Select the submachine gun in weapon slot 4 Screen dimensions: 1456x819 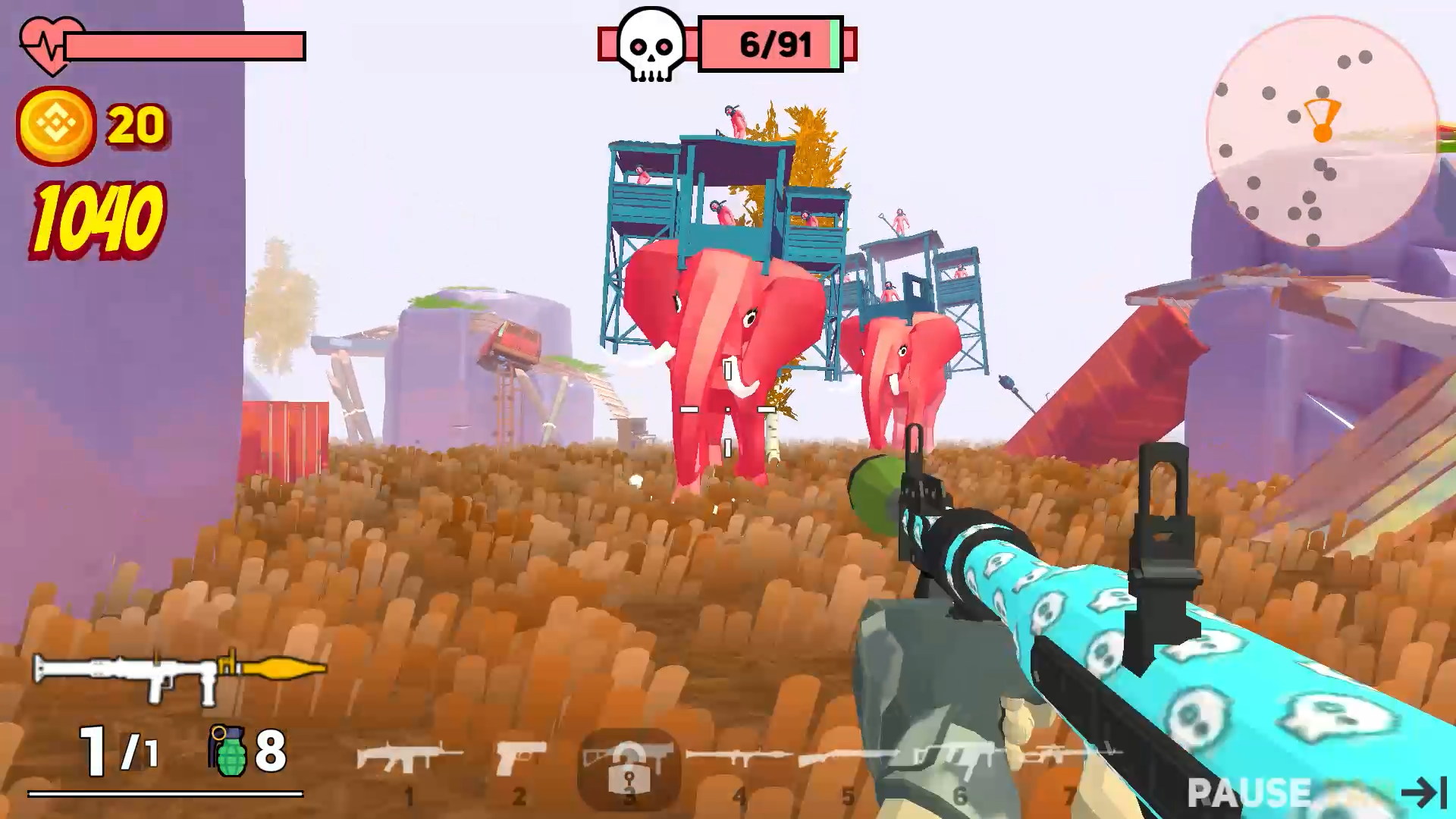point(739,756)
